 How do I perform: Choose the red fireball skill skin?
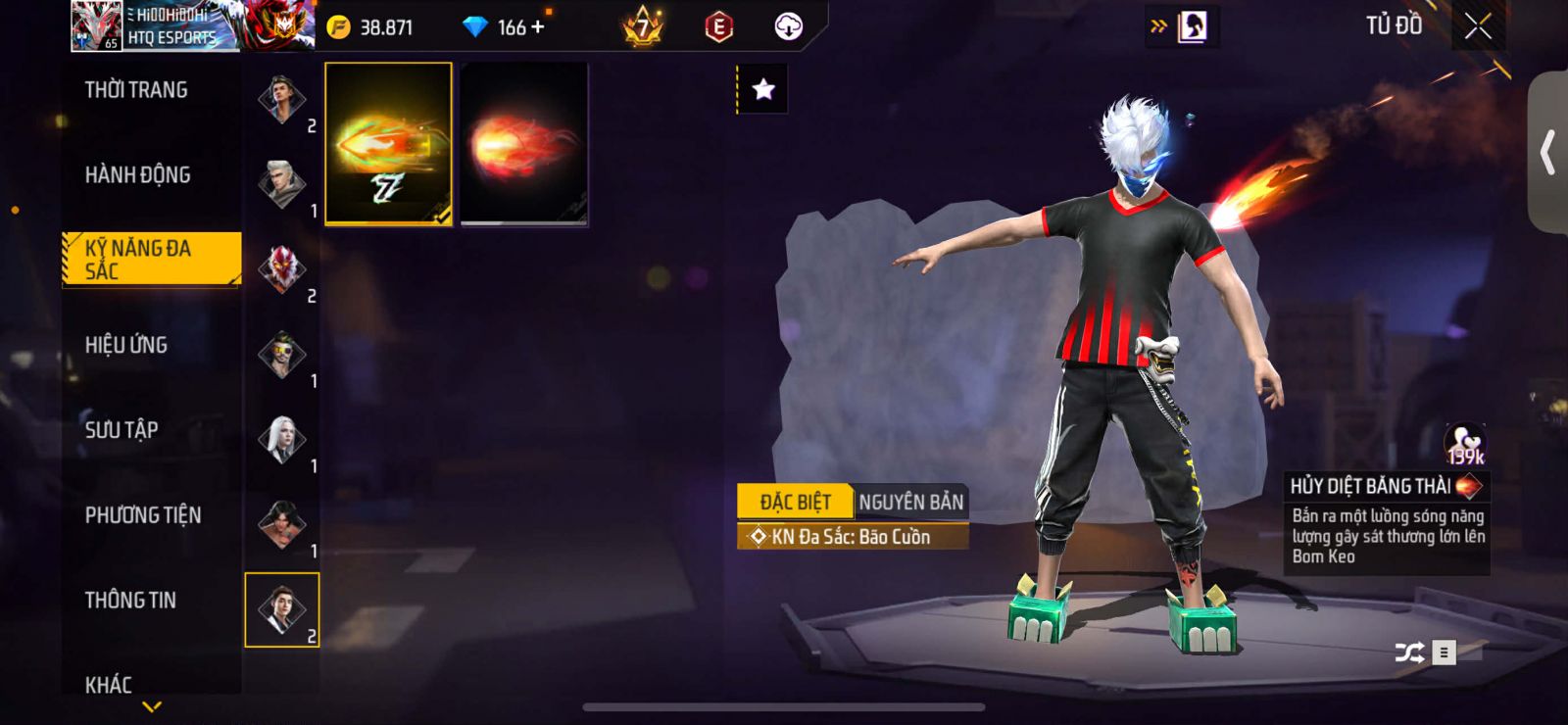524,144
